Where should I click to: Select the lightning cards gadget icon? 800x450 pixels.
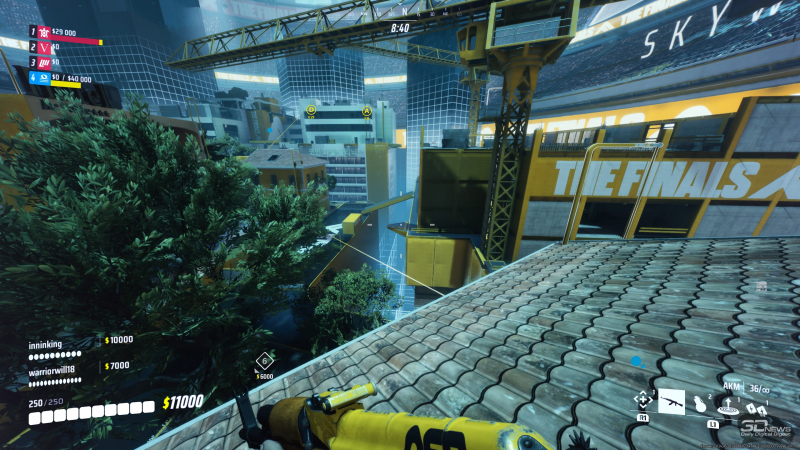tap(755, 409)
